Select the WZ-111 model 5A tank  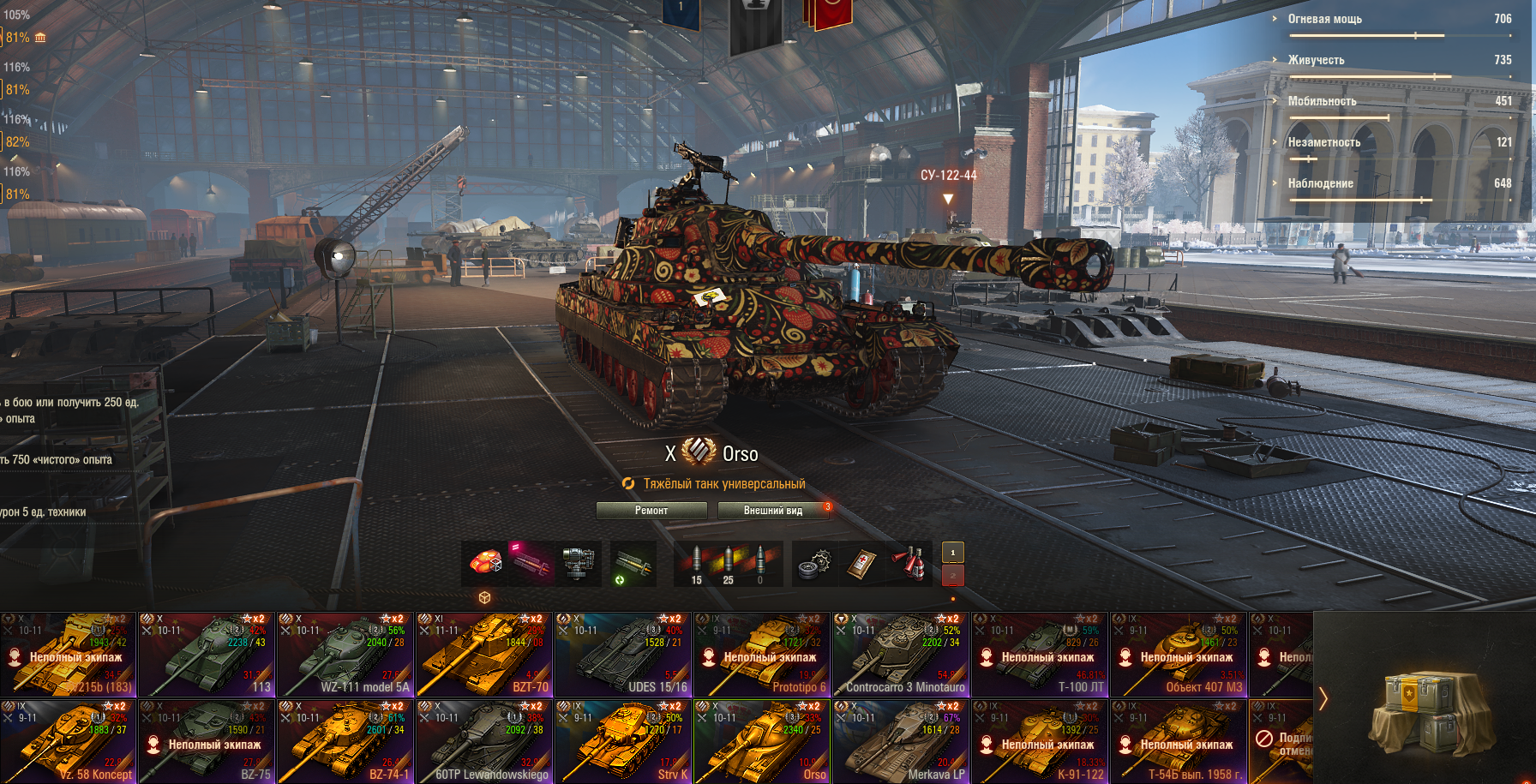pos(345,655)
